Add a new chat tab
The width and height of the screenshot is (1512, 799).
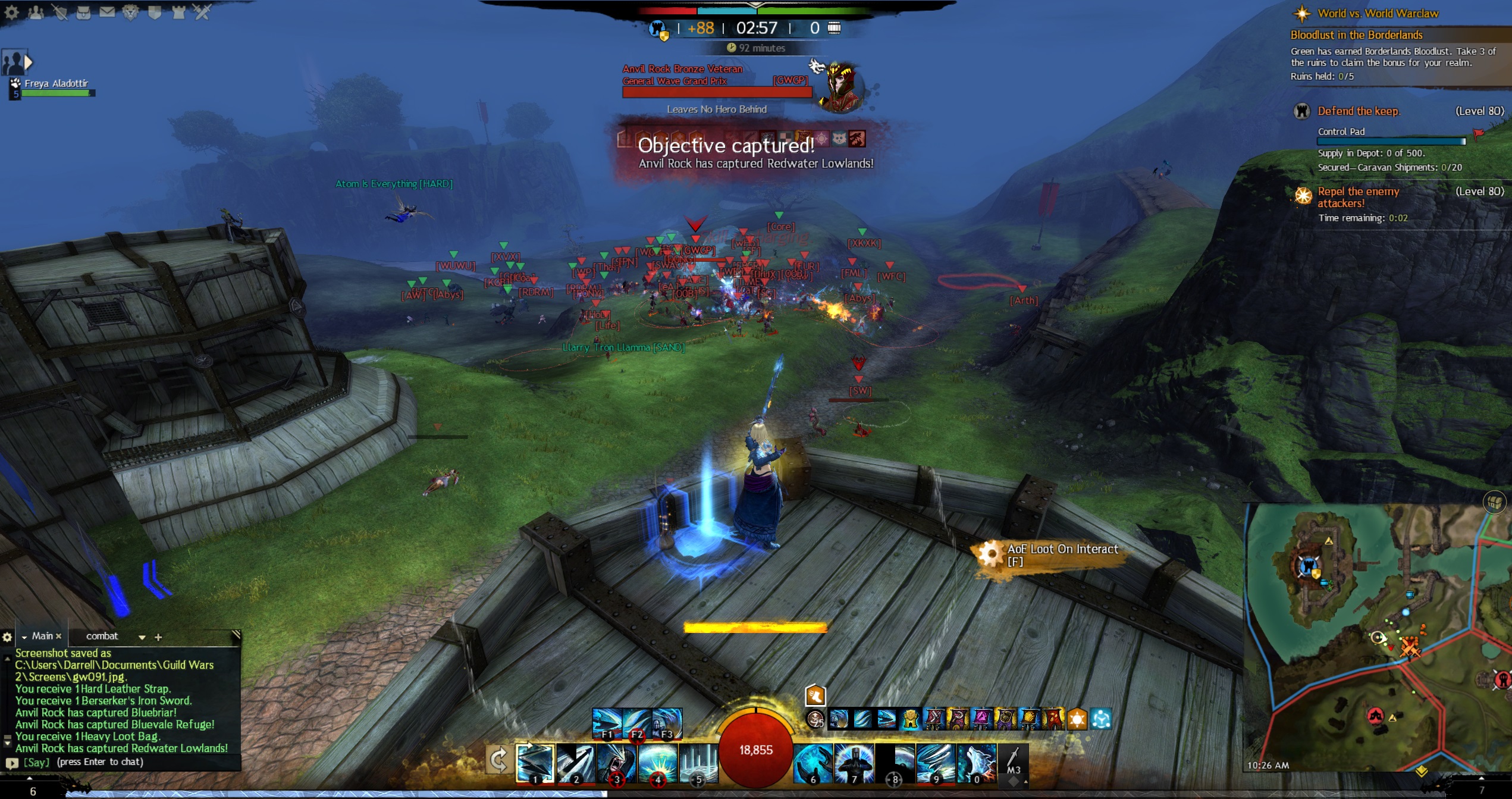[158, 637]
